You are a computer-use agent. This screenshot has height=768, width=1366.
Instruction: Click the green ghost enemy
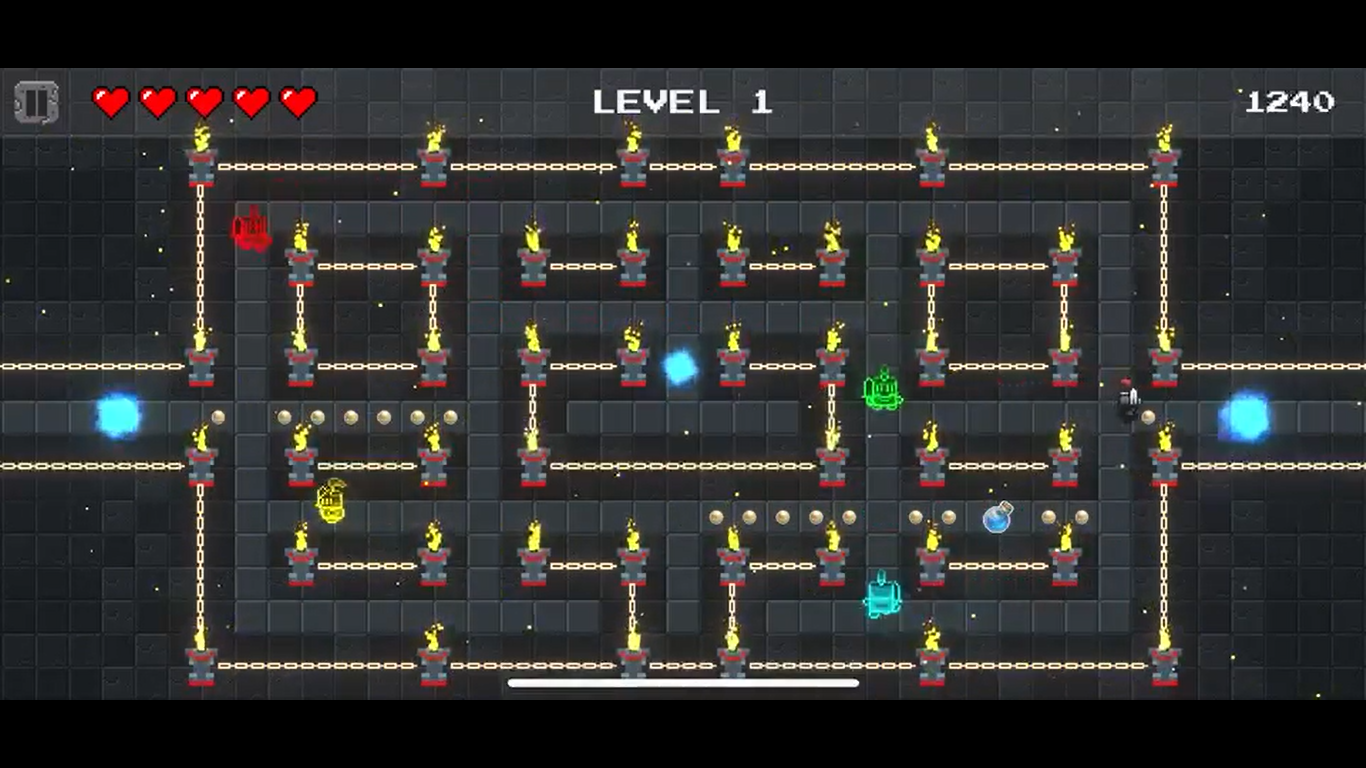(x=883, y=390)
